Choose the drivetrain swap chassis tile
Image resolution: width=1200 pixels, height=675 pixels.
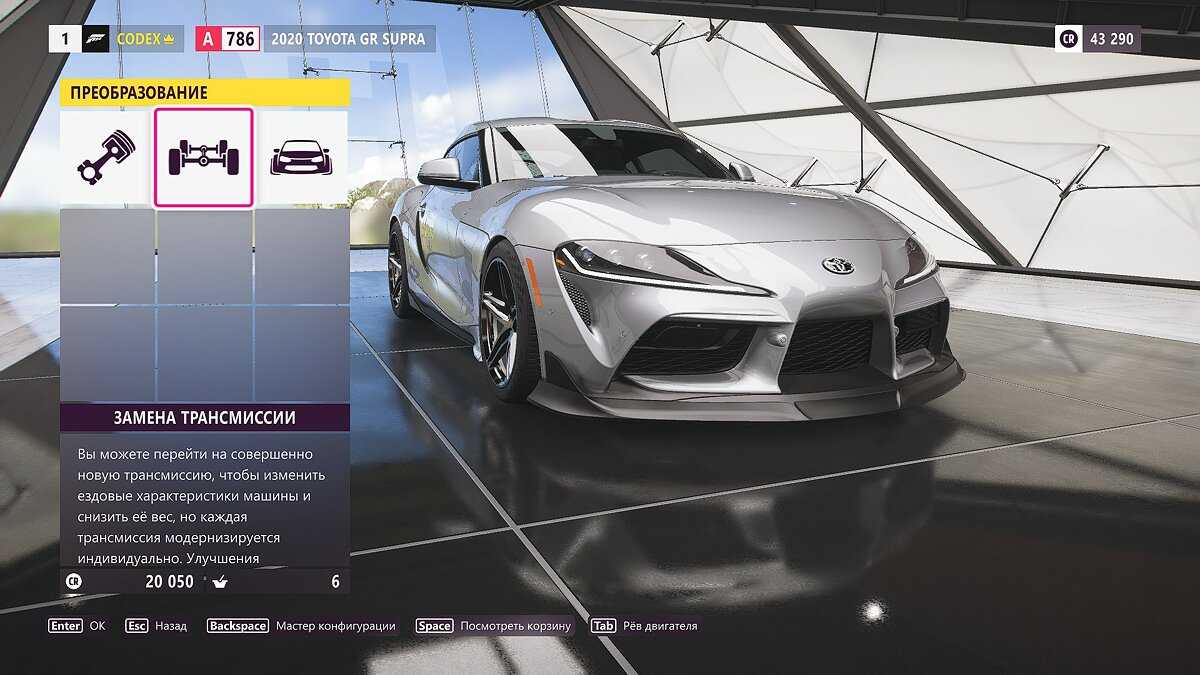point(203,157)
